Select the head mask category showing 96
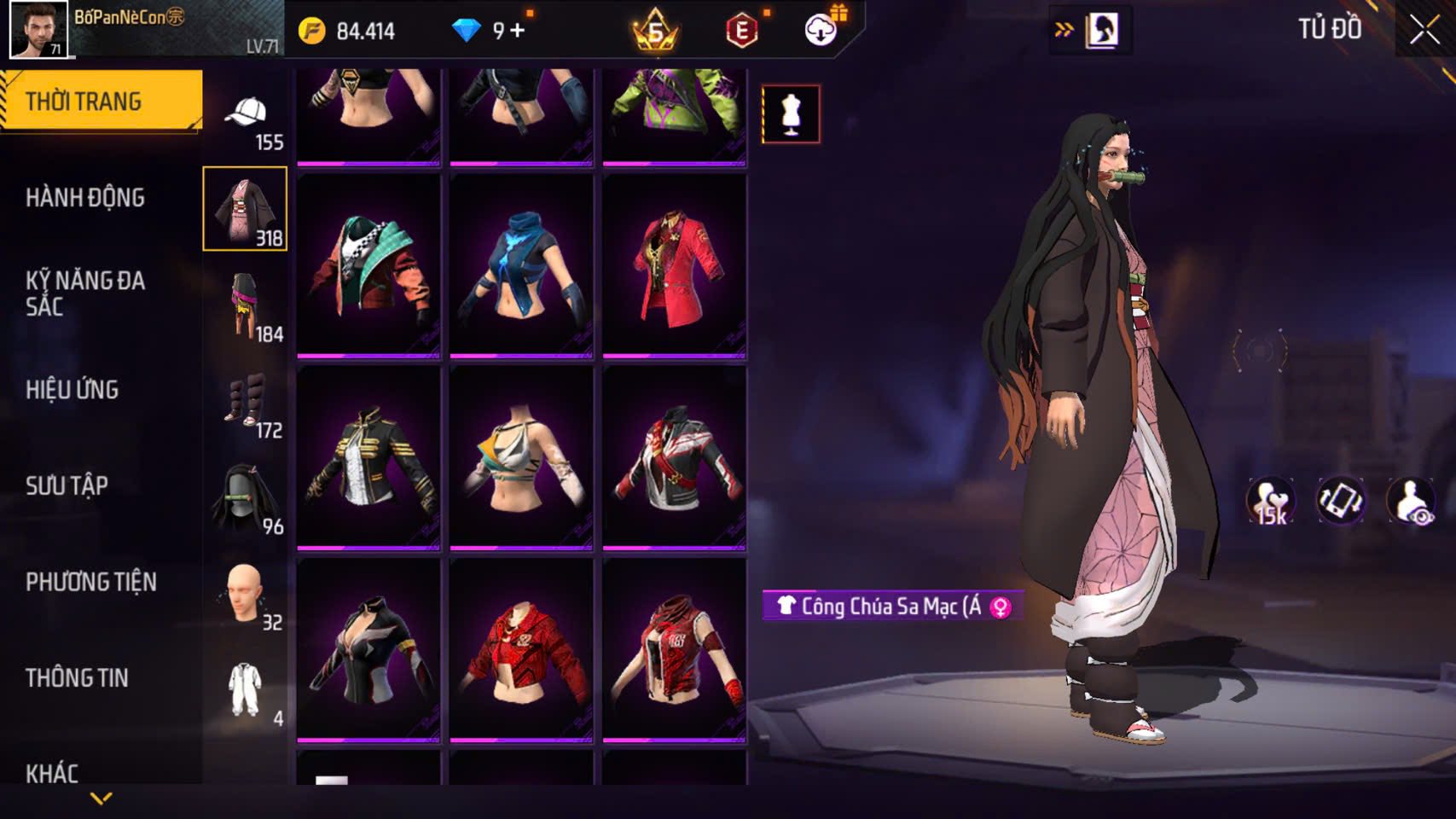 (246, 498)
